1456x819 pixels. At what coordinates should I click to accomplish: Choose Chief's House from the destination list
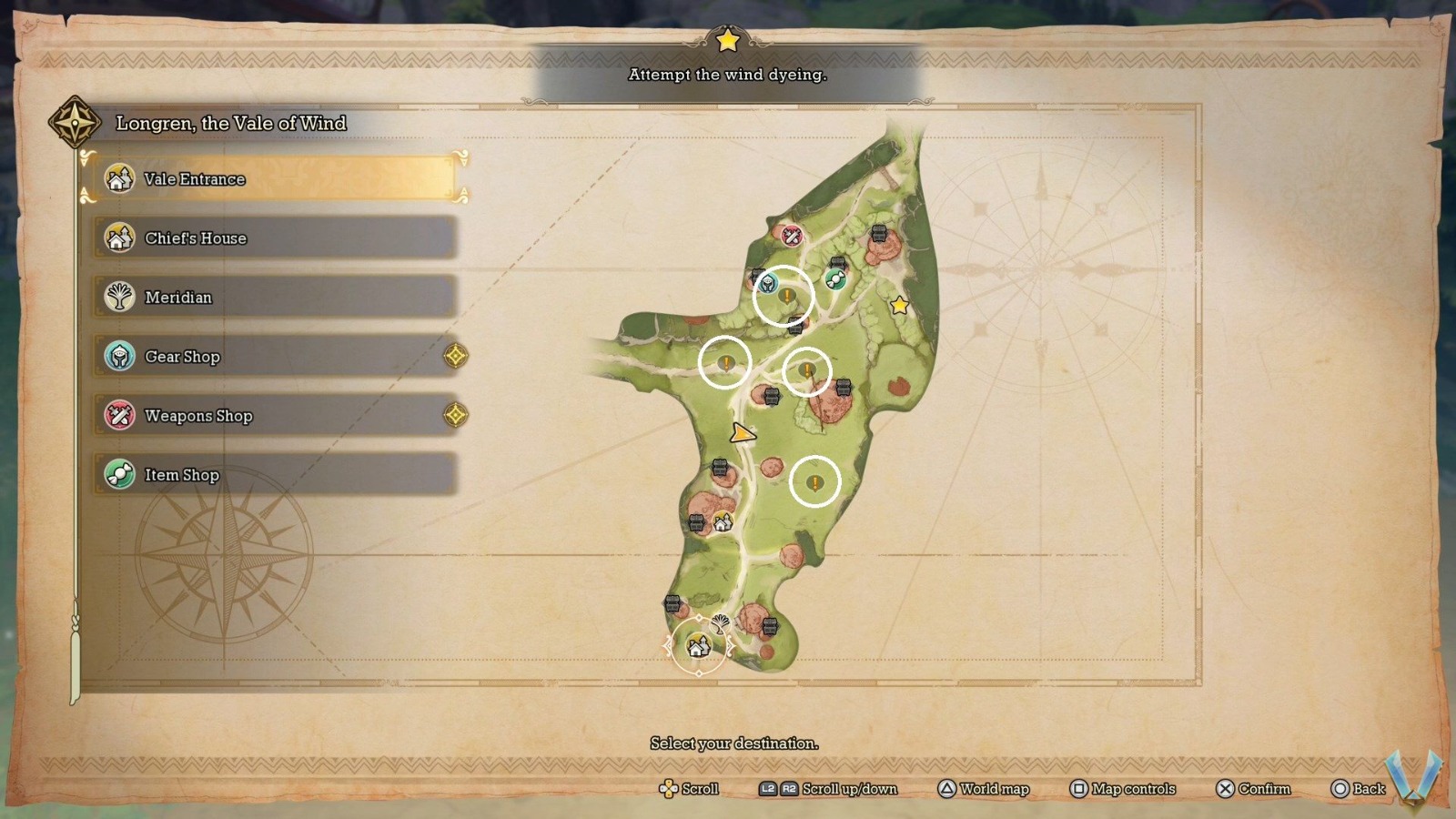click(x=273, y=238)
